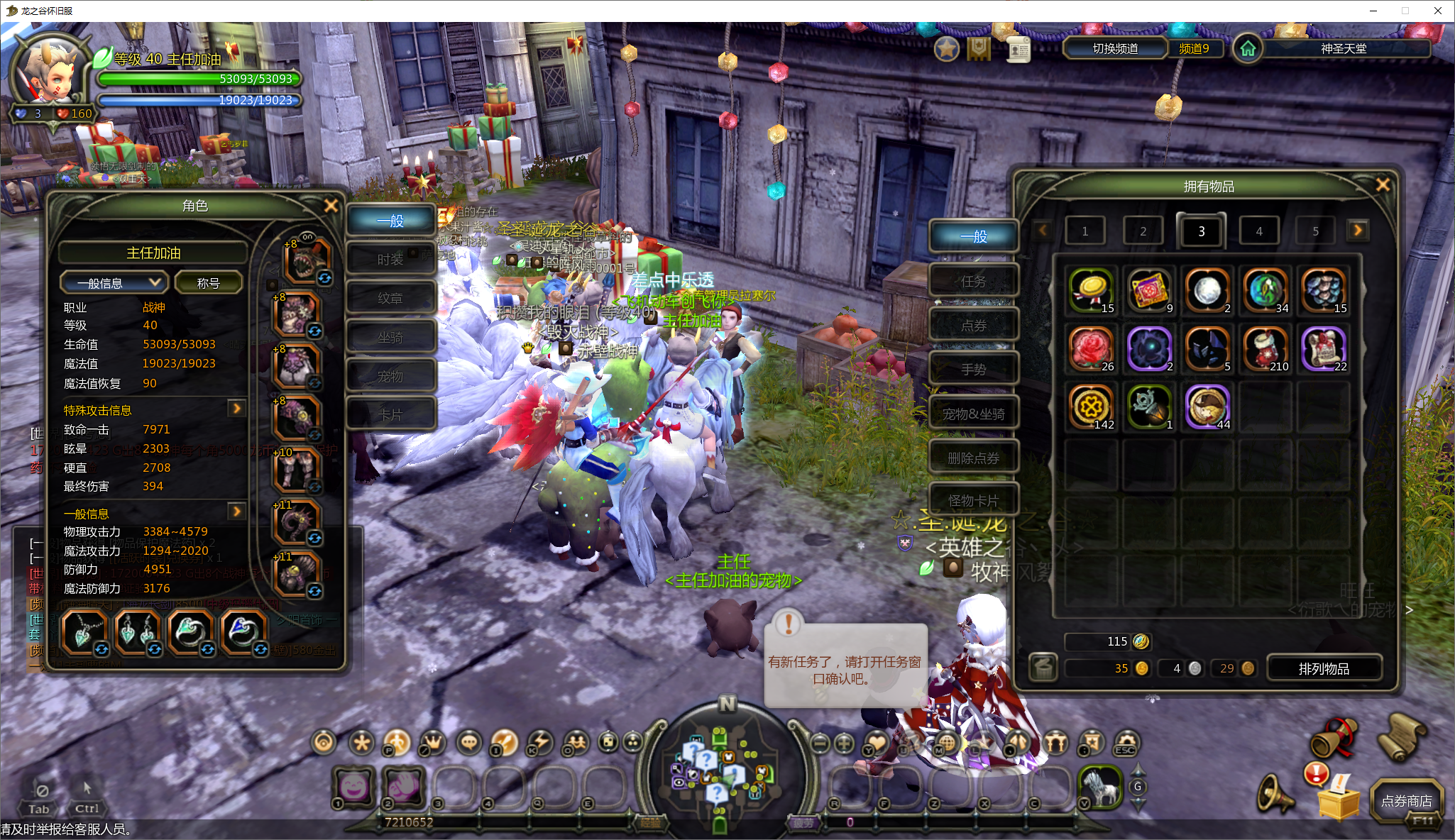Switch to the 时装 costume tab
This screenshot has height=840, width=1455.
[x=390, y=260]
